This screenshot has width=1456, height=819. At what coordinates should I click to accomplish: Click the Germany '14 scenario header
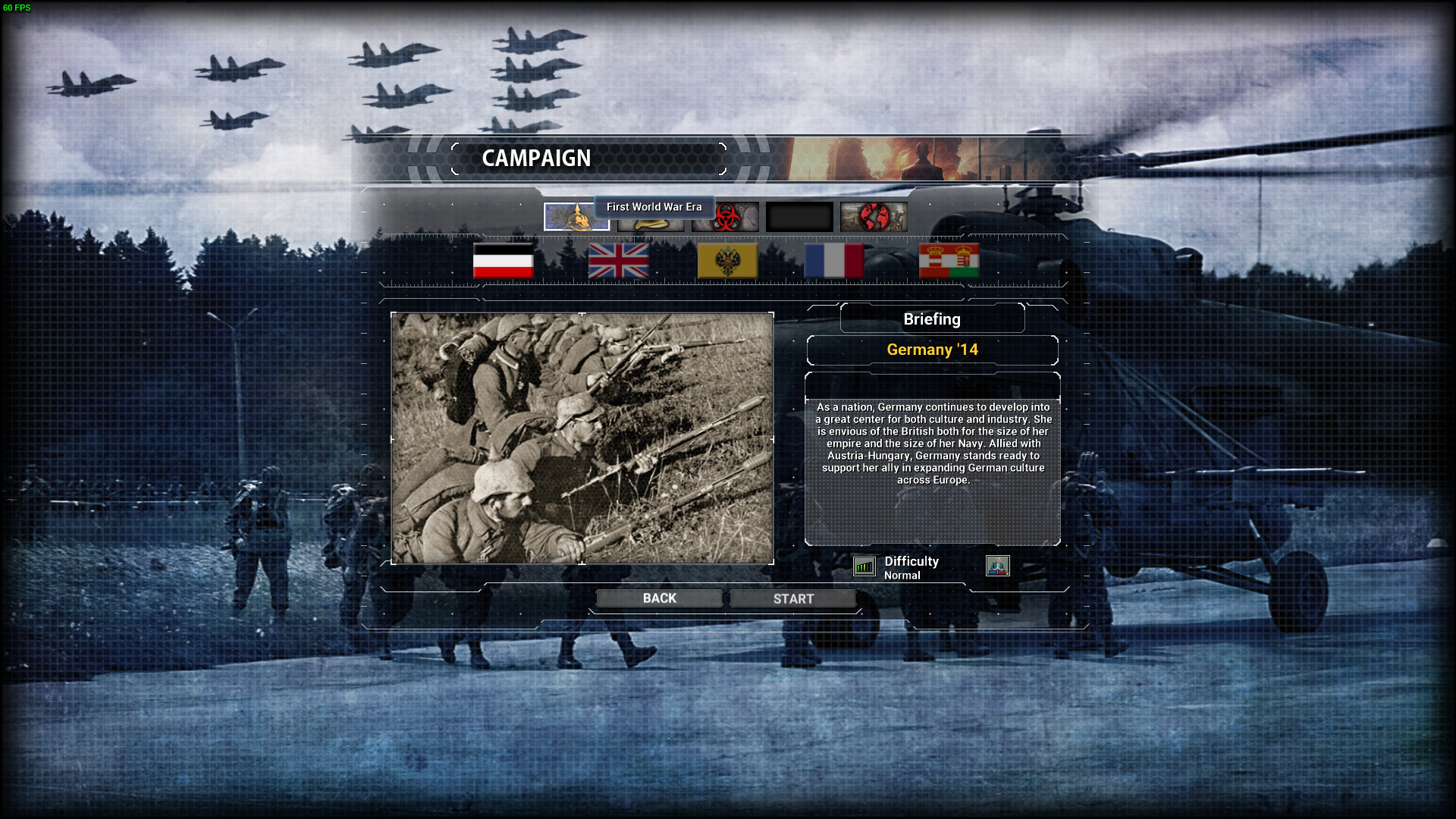pos(932,350)
